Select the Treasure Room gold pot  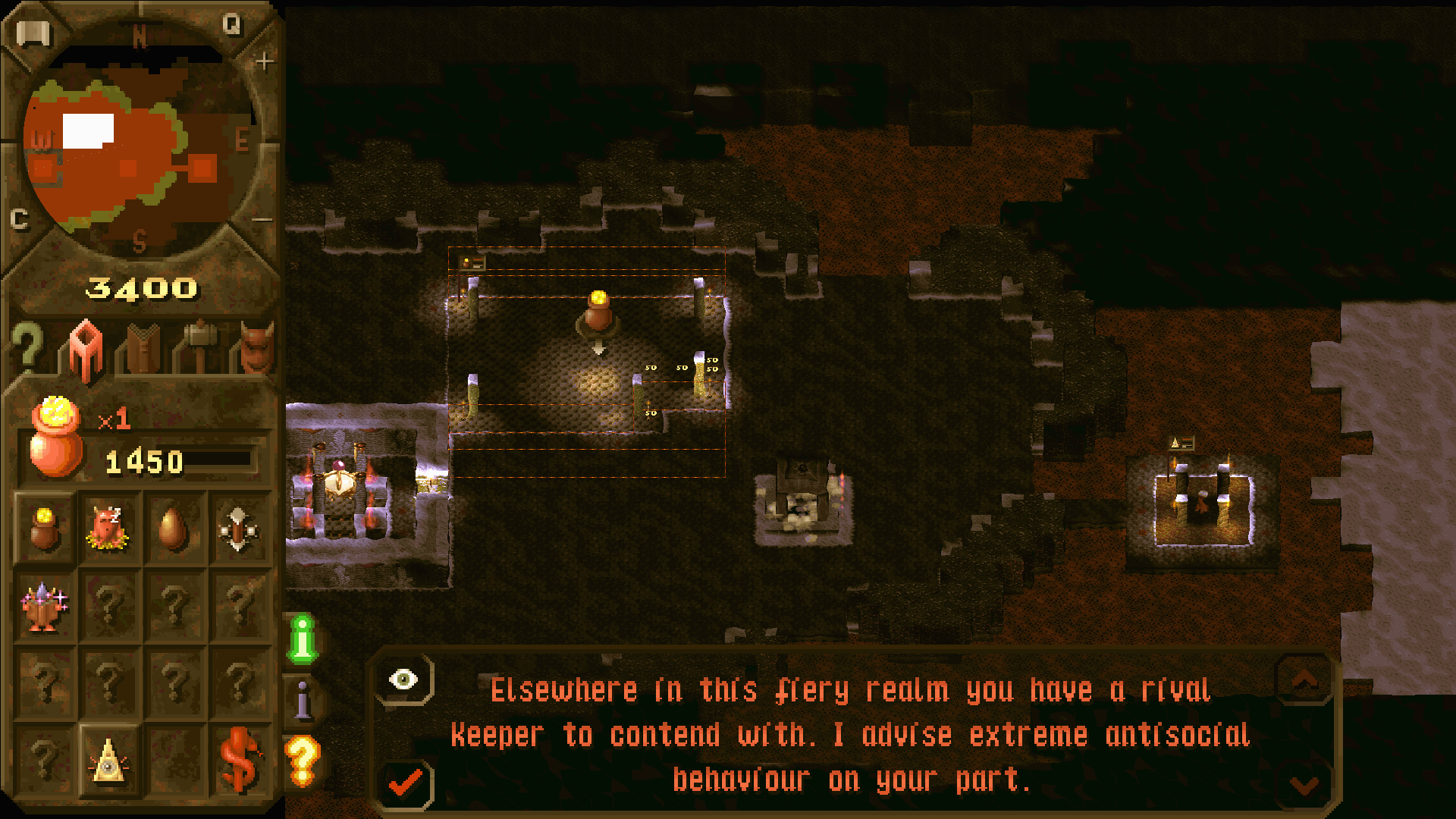coord(44,528)
